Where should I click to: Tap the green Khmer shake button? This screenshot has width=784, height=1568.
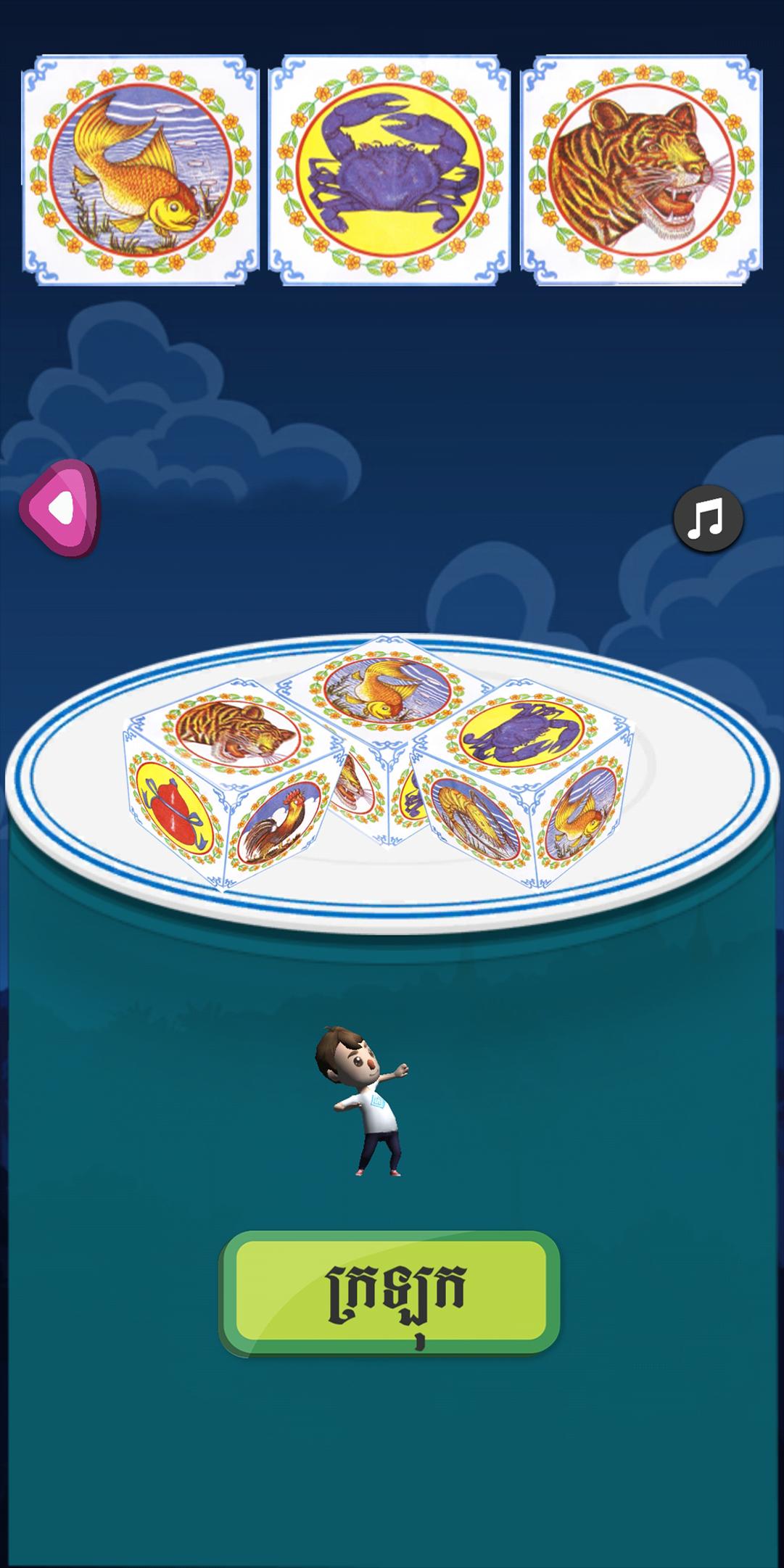point(390,1293)
